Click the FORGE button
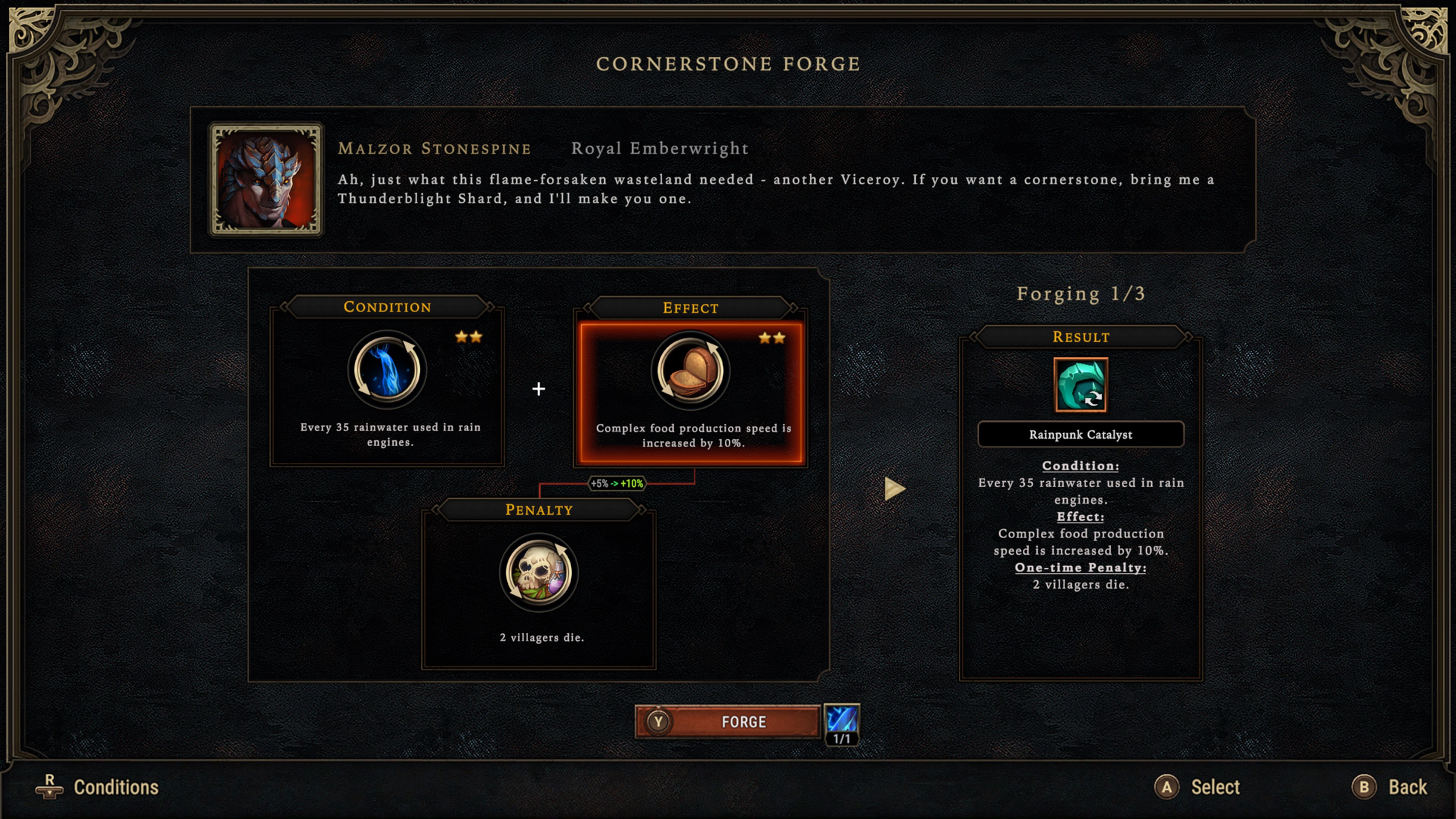This screenshot has height=819, width=1456. 728,722
